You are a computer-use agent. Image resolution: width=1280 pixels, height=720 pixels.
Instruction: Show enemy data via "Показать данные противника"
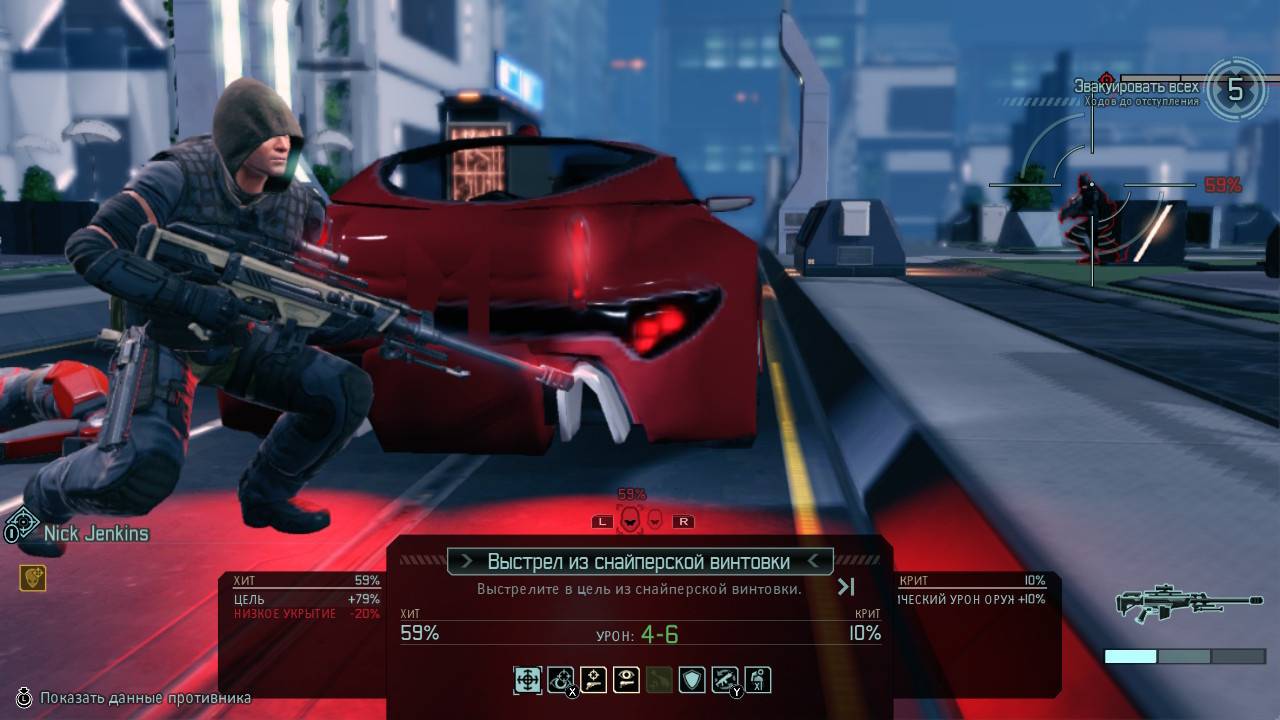[x=146, y=698]
